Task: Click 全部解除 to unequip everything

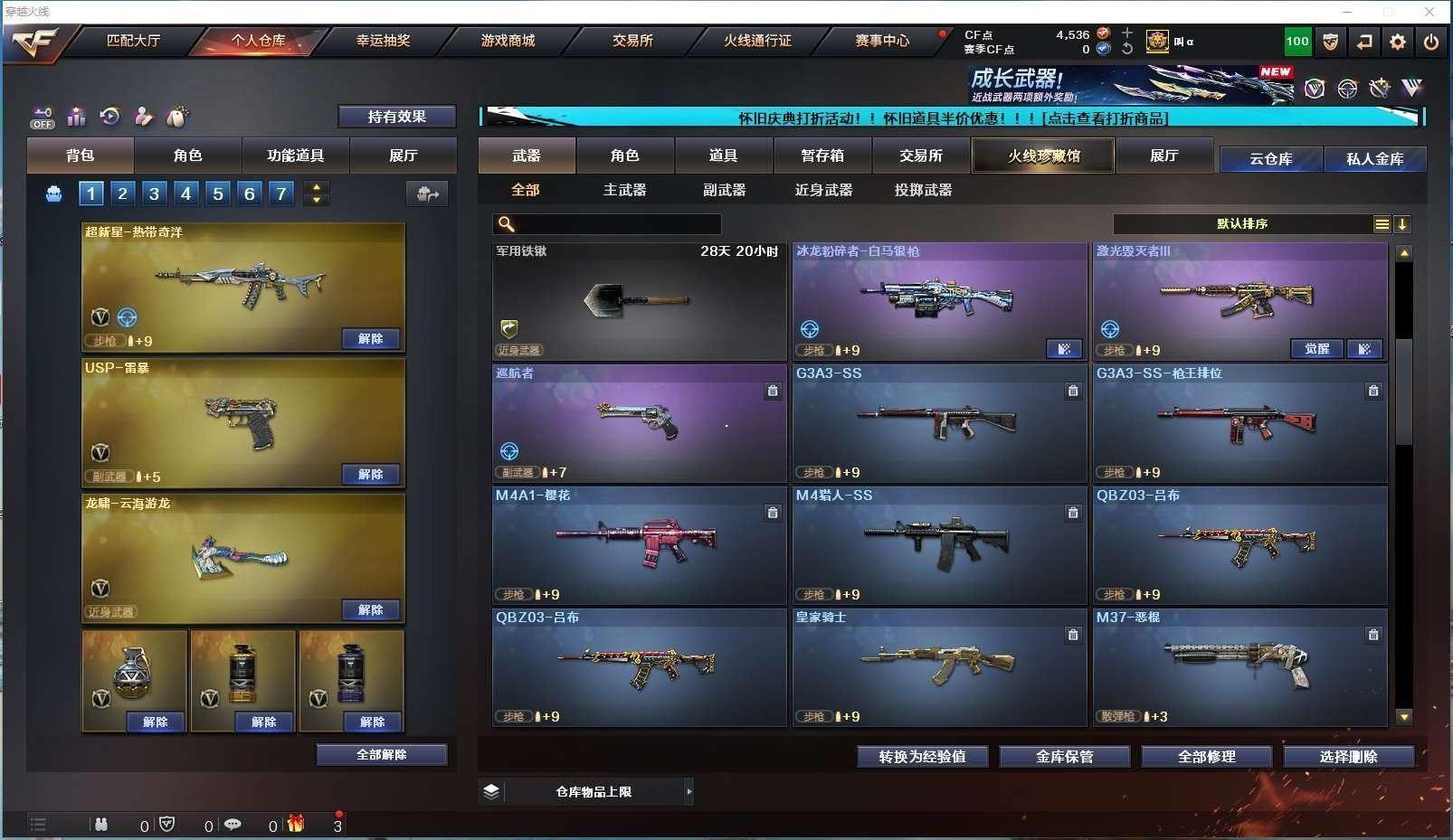Action: click(381, 754)
